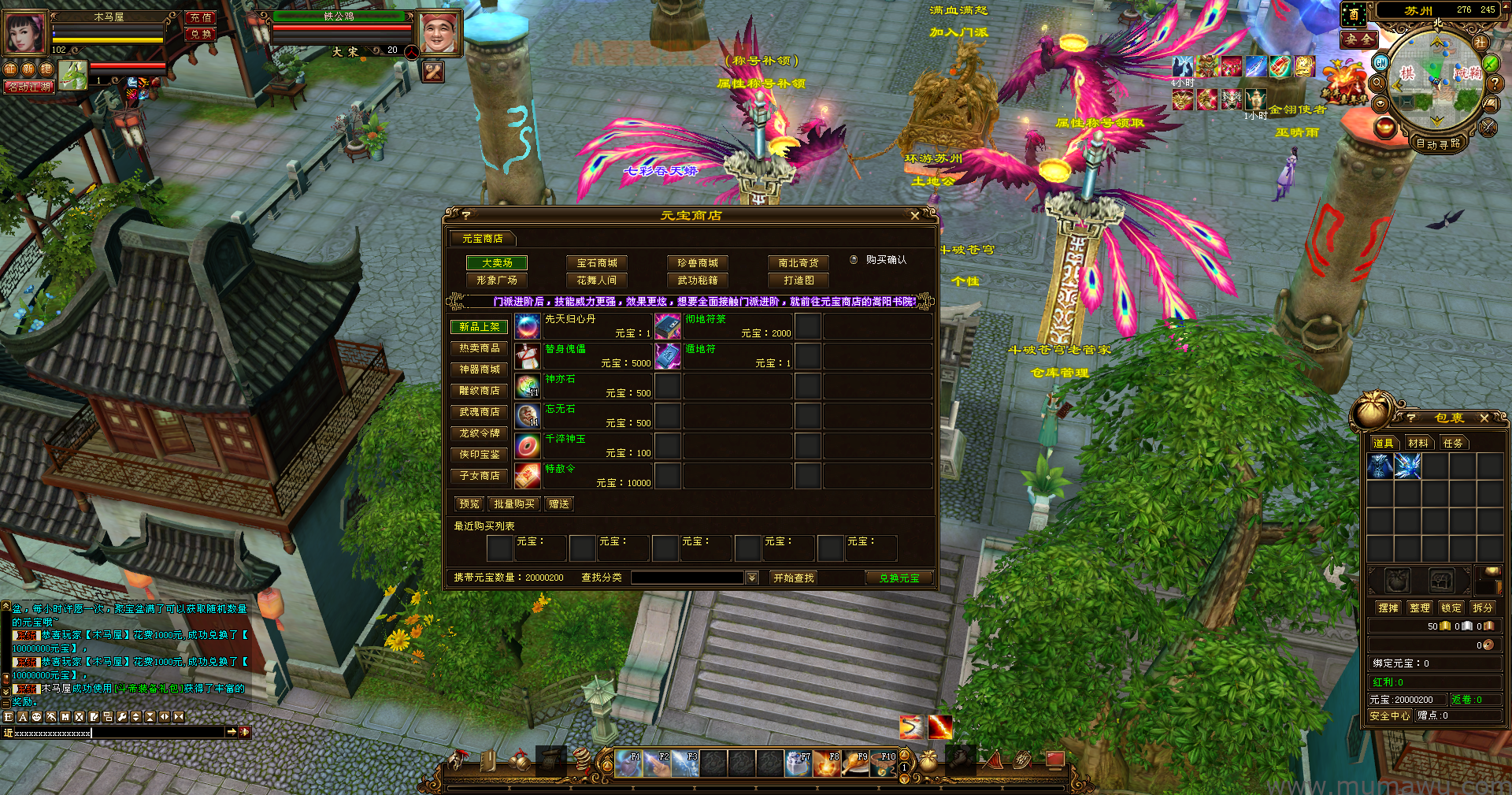Activate the 自动寻路 auto-pathfinding button
The height and width of the screenshot is (795, 1512).
(1437, 143)
